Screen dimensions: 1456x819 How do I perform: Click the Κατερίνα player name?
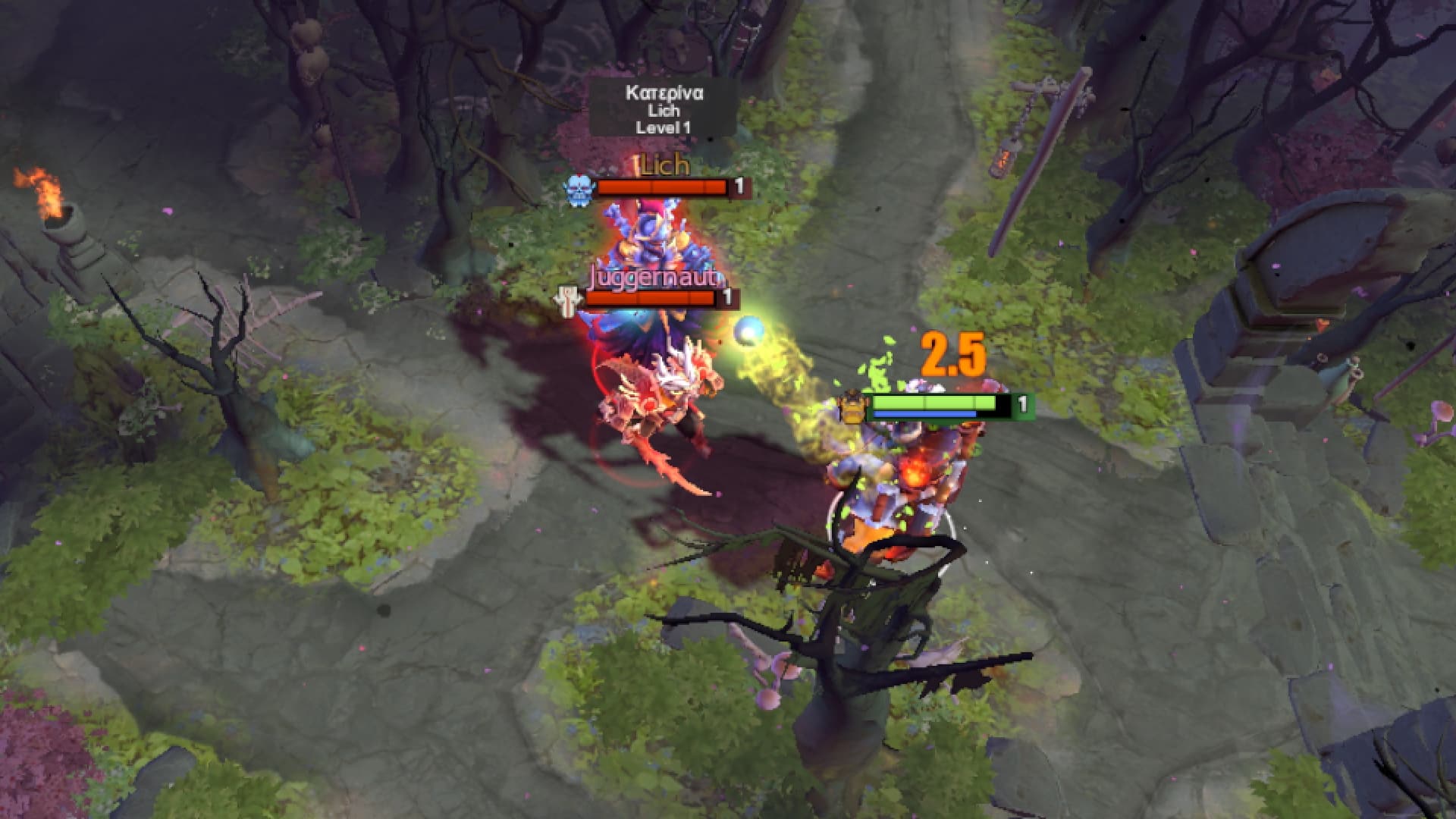(x=665, y=93)
